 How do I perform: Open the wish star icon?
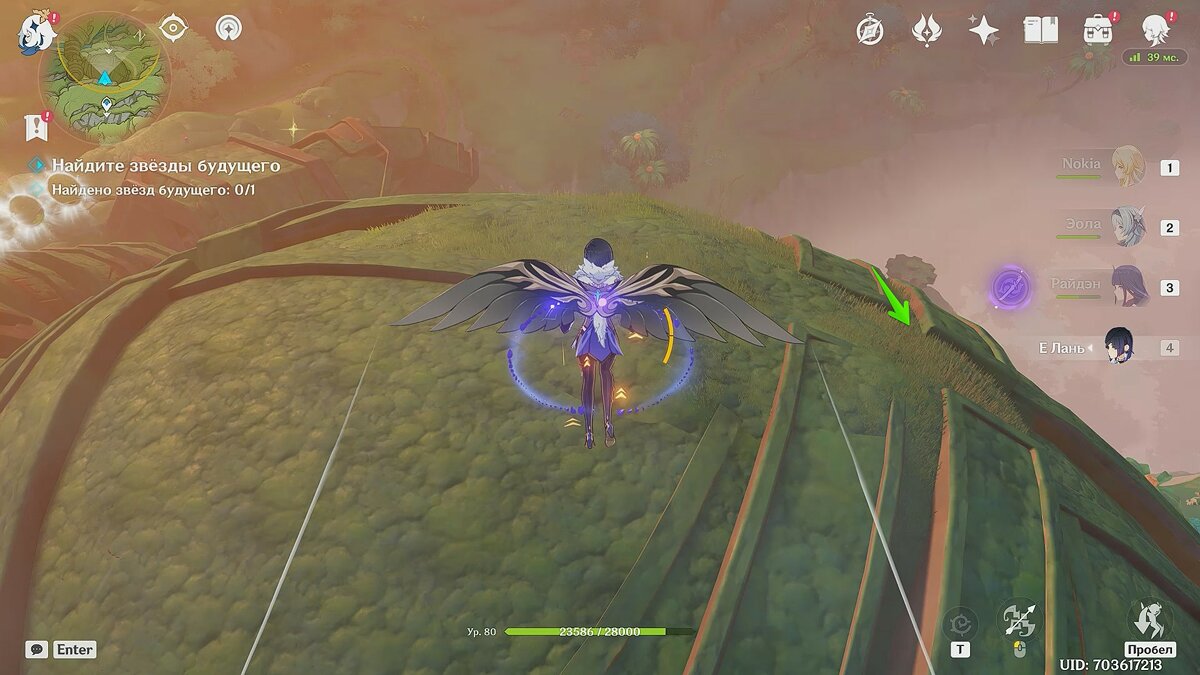(927, 31)
